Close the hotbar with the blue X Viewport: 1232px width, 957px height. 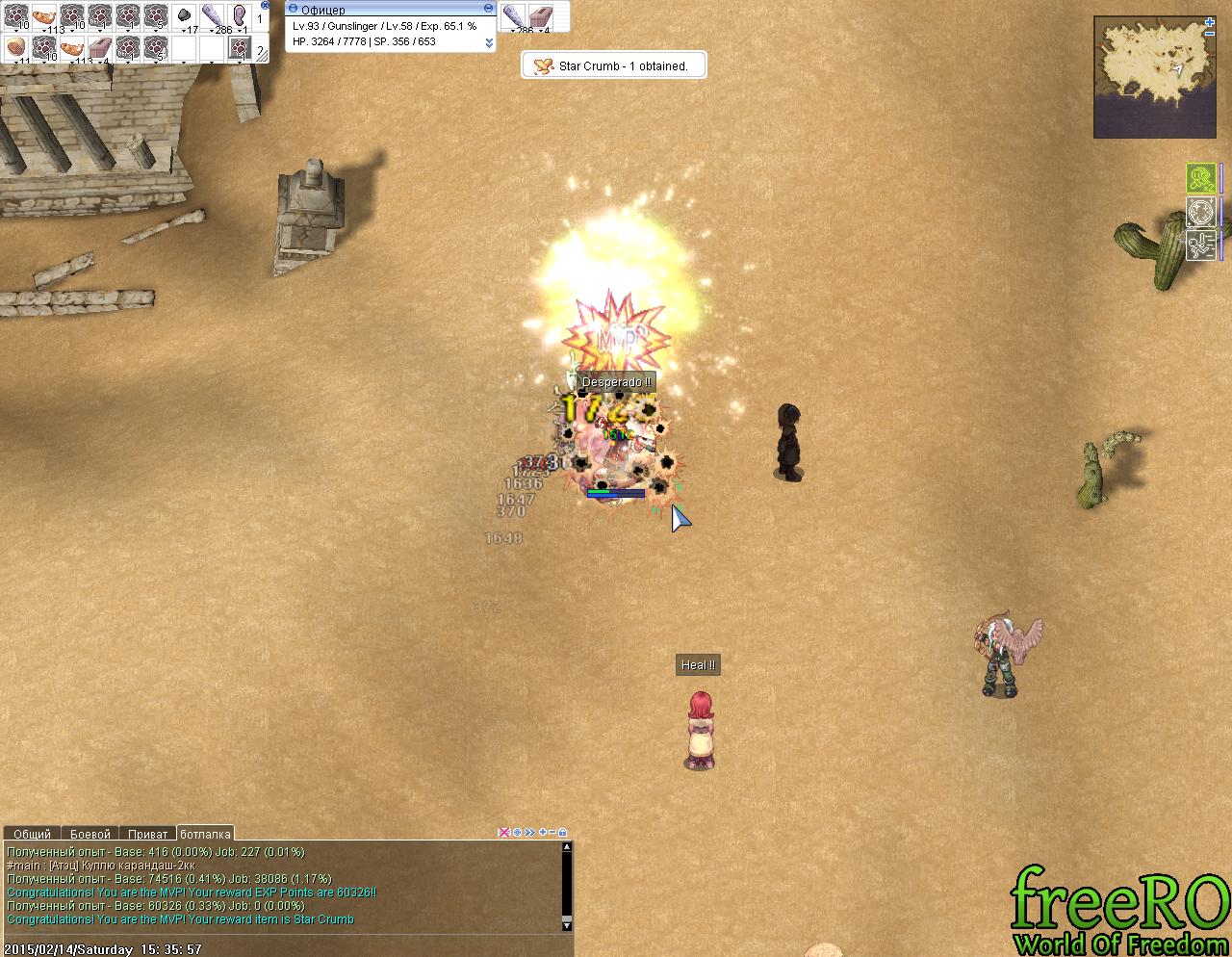(265, 5)
